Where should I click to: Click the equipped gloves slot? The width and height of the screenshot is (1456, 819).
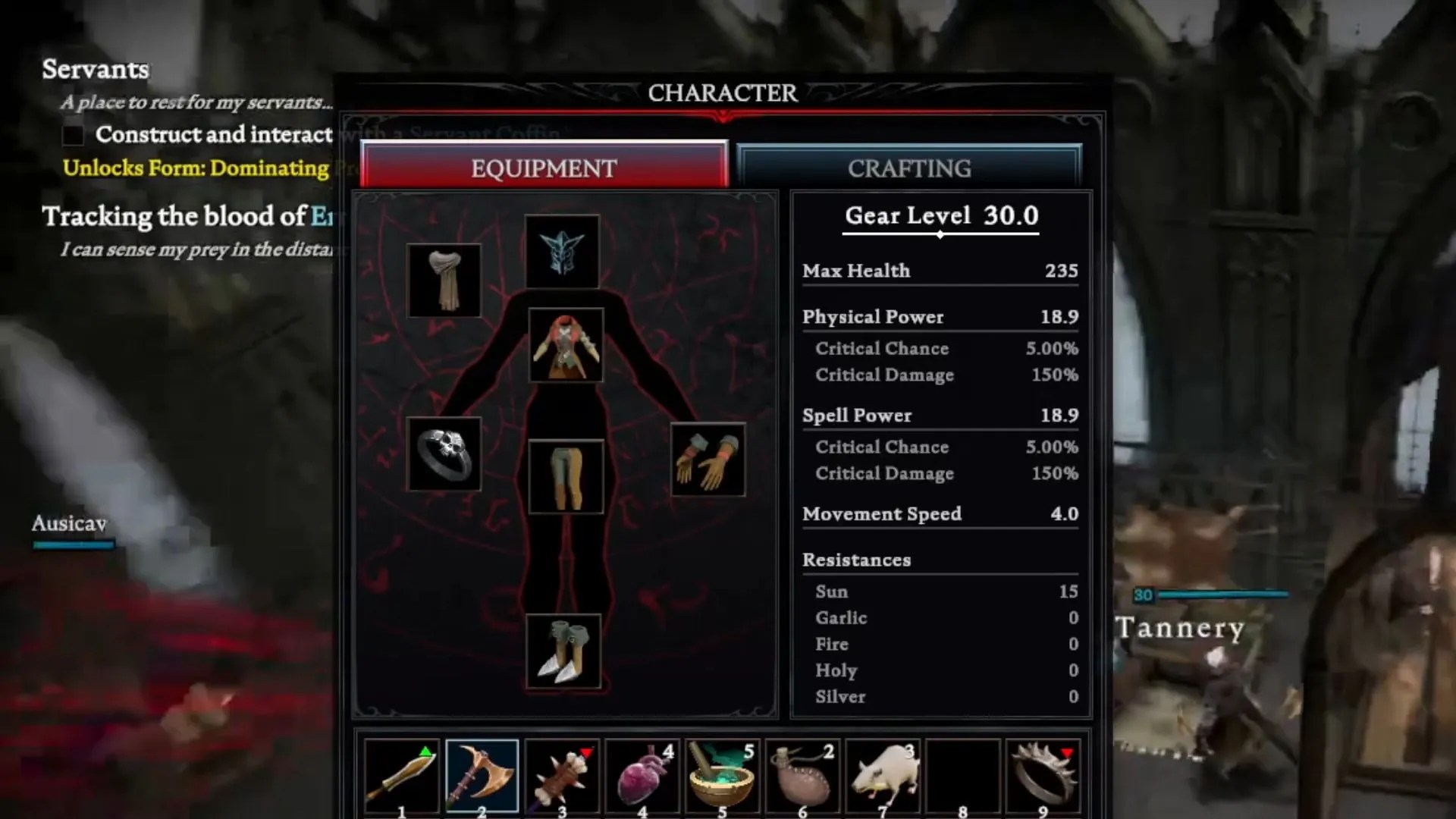708,459
